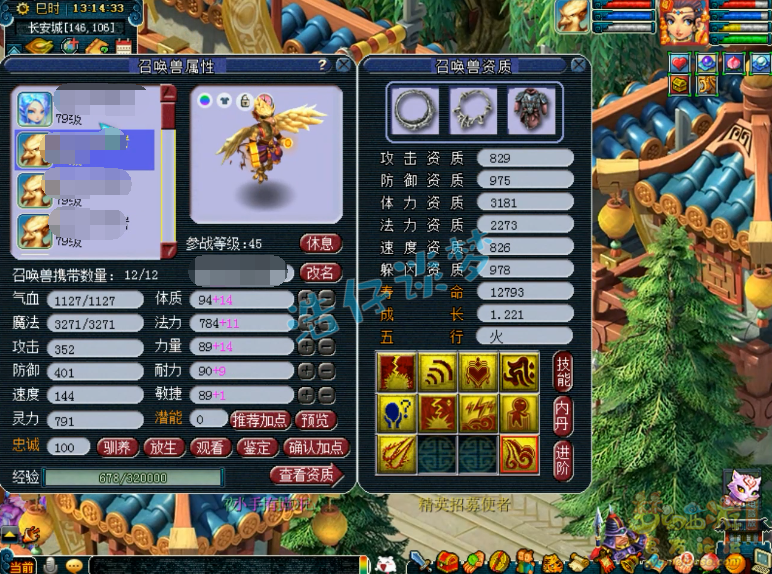Screen dimensions: 772x574
Task: Switch to the 技能 skills tab
Action: tap(563, 371)
